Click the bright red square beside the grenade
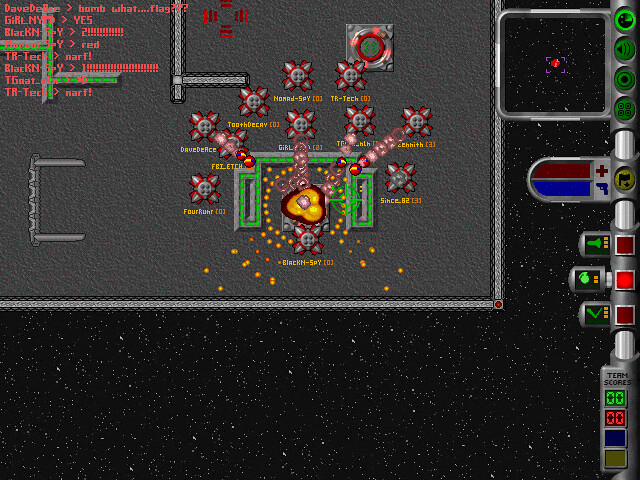The image size is (640, 480). point(625,279)
